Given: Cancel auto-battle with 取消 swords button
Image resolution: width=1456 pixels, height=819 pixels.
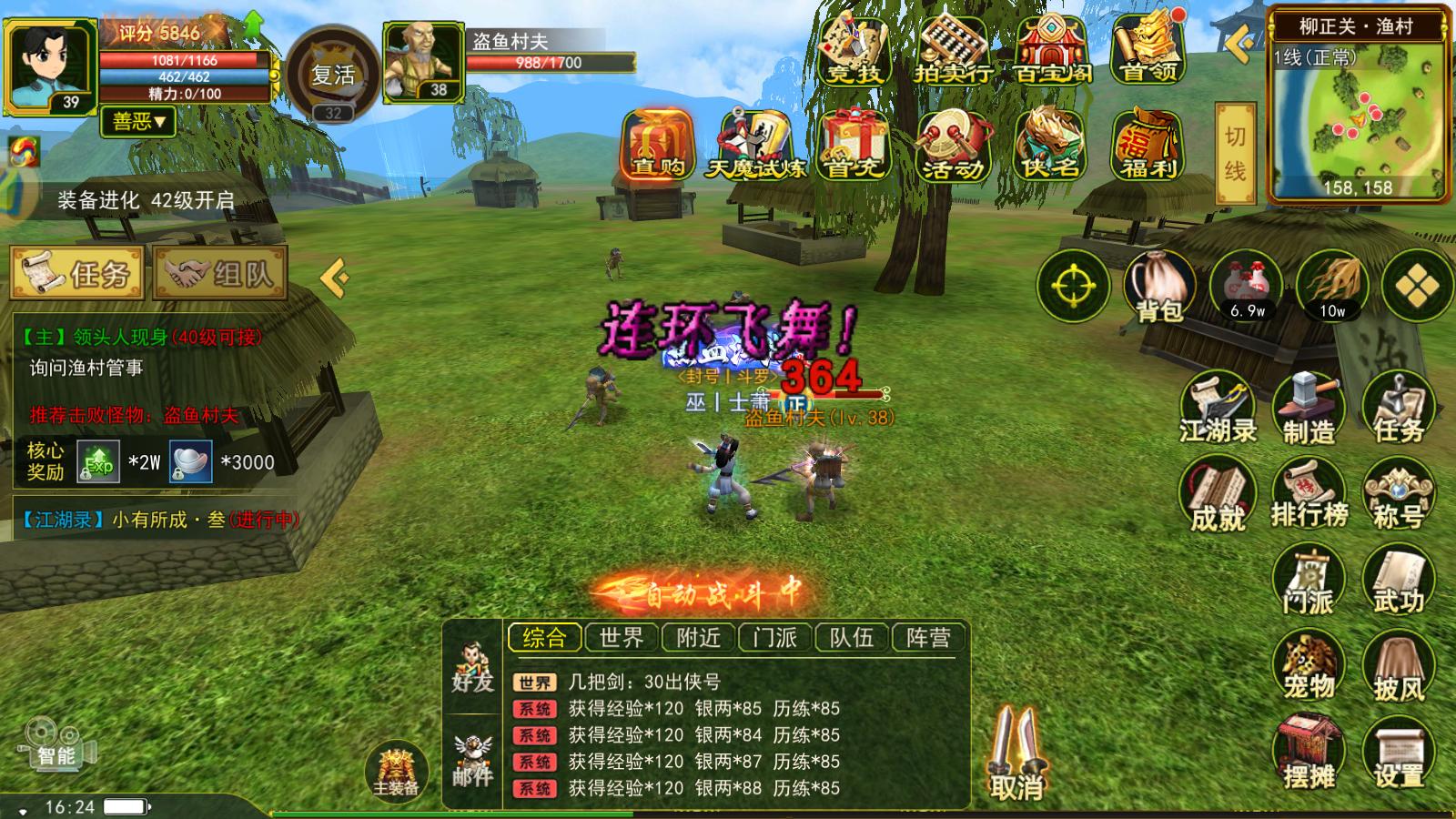Looking at the screenshot, I should (x=1017, y=756).
